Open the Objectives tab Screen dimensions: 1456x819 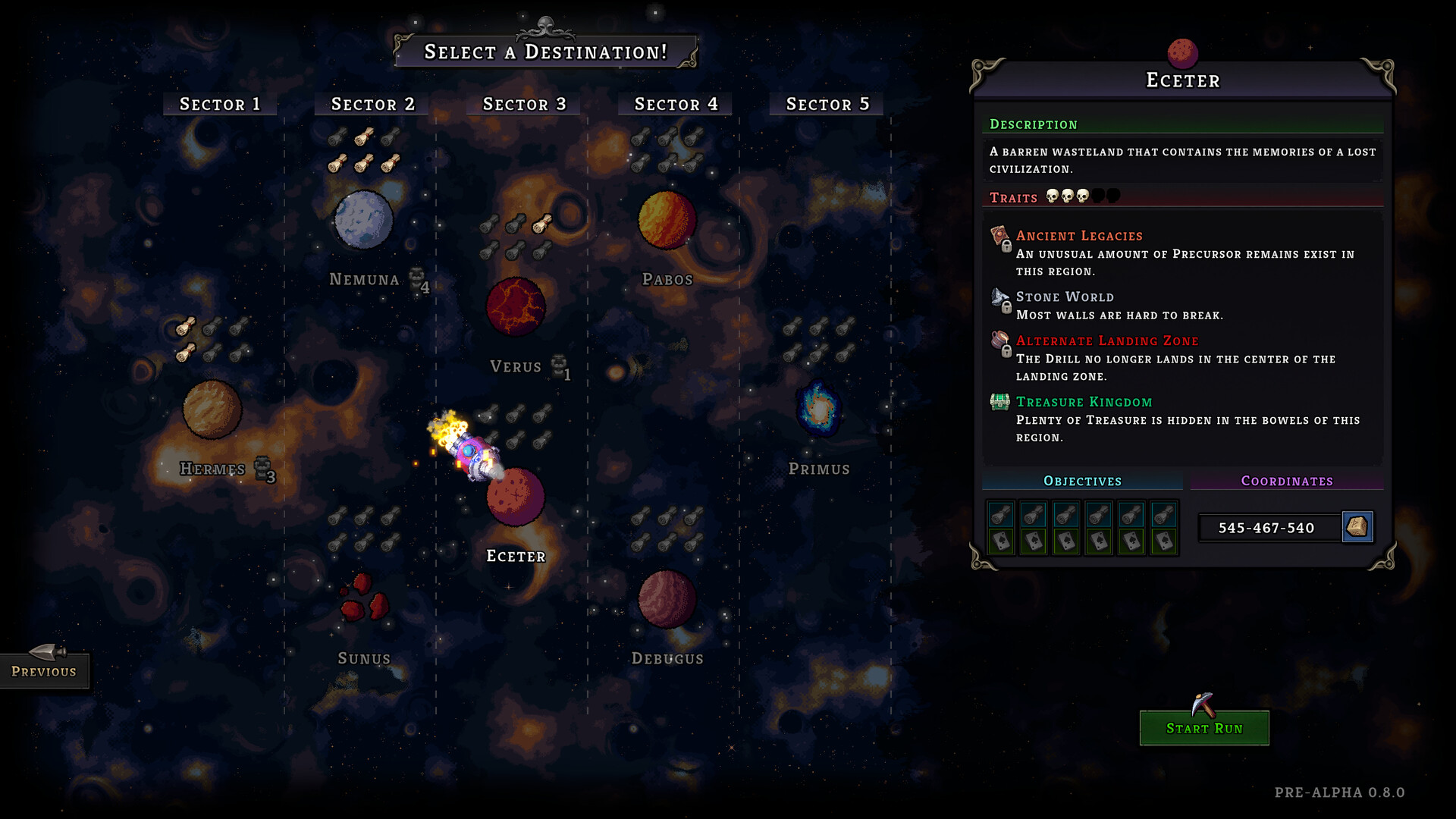[1082, 480]
